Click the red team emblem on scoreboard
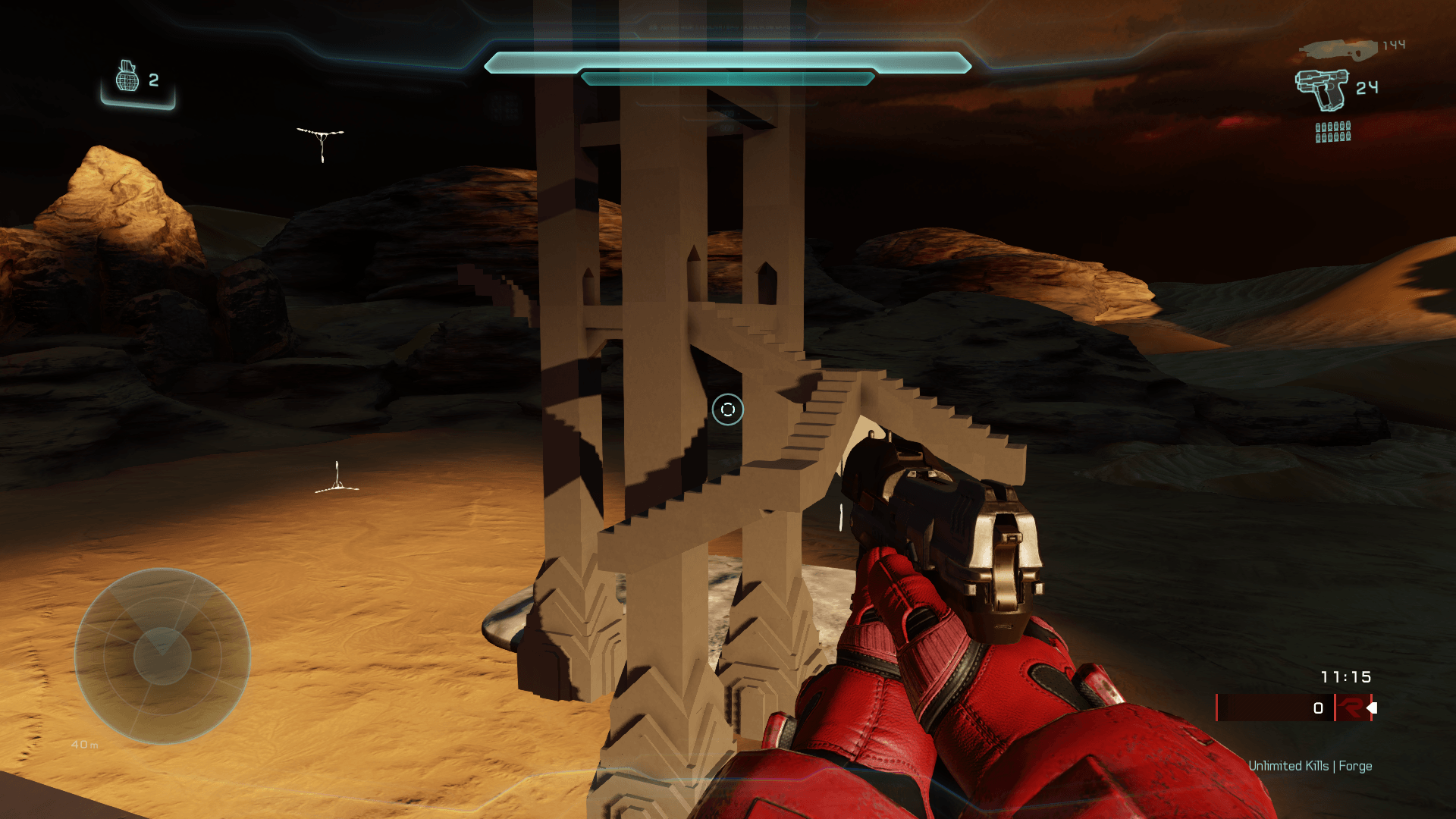Screen dimensions: 1456x819 point(1351,708)
